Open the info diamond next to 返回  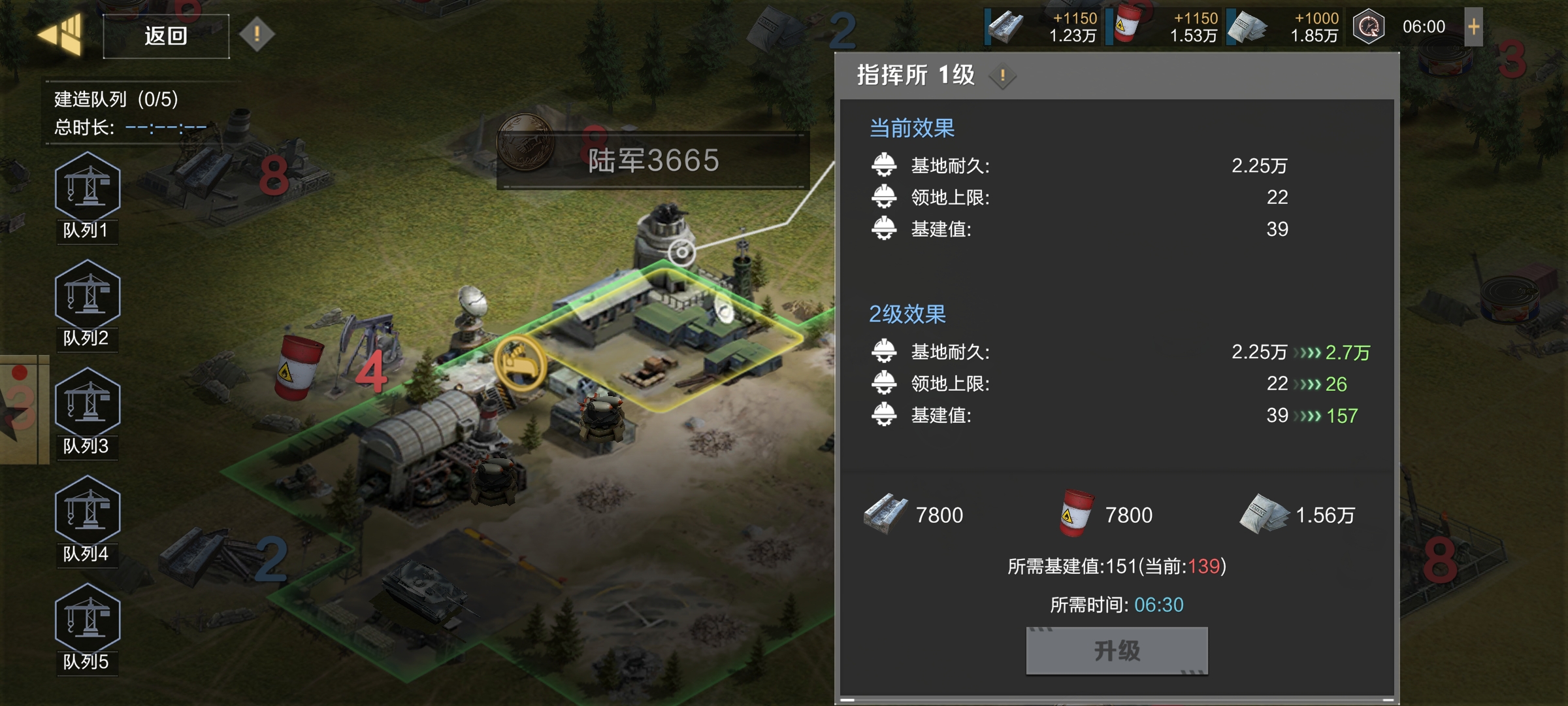257,33
